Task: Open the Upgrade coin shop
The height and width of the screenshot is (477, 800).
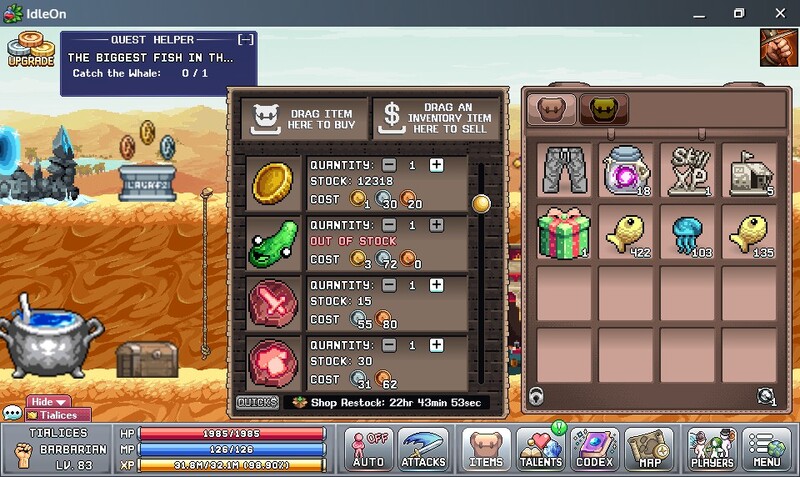Action: pyautogui.click(x=31, y=49)
